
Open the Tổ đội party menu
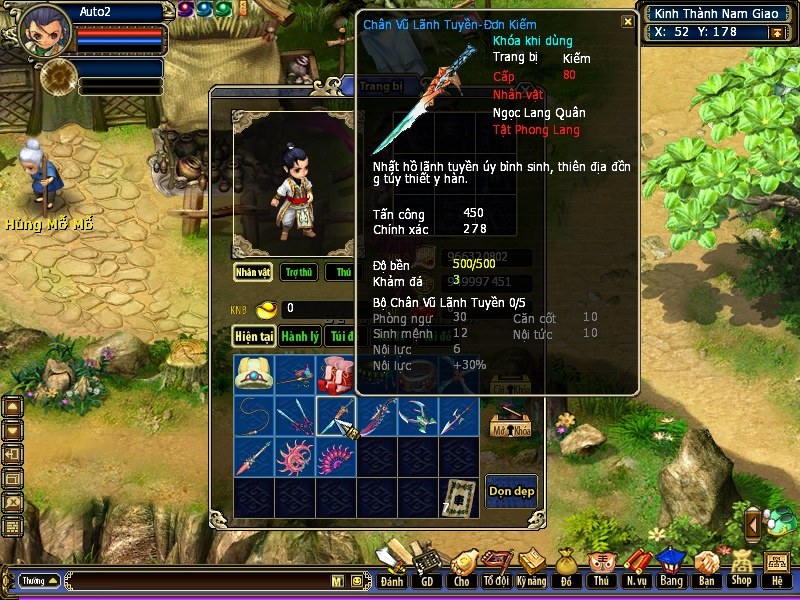click(x=496, y=566)
